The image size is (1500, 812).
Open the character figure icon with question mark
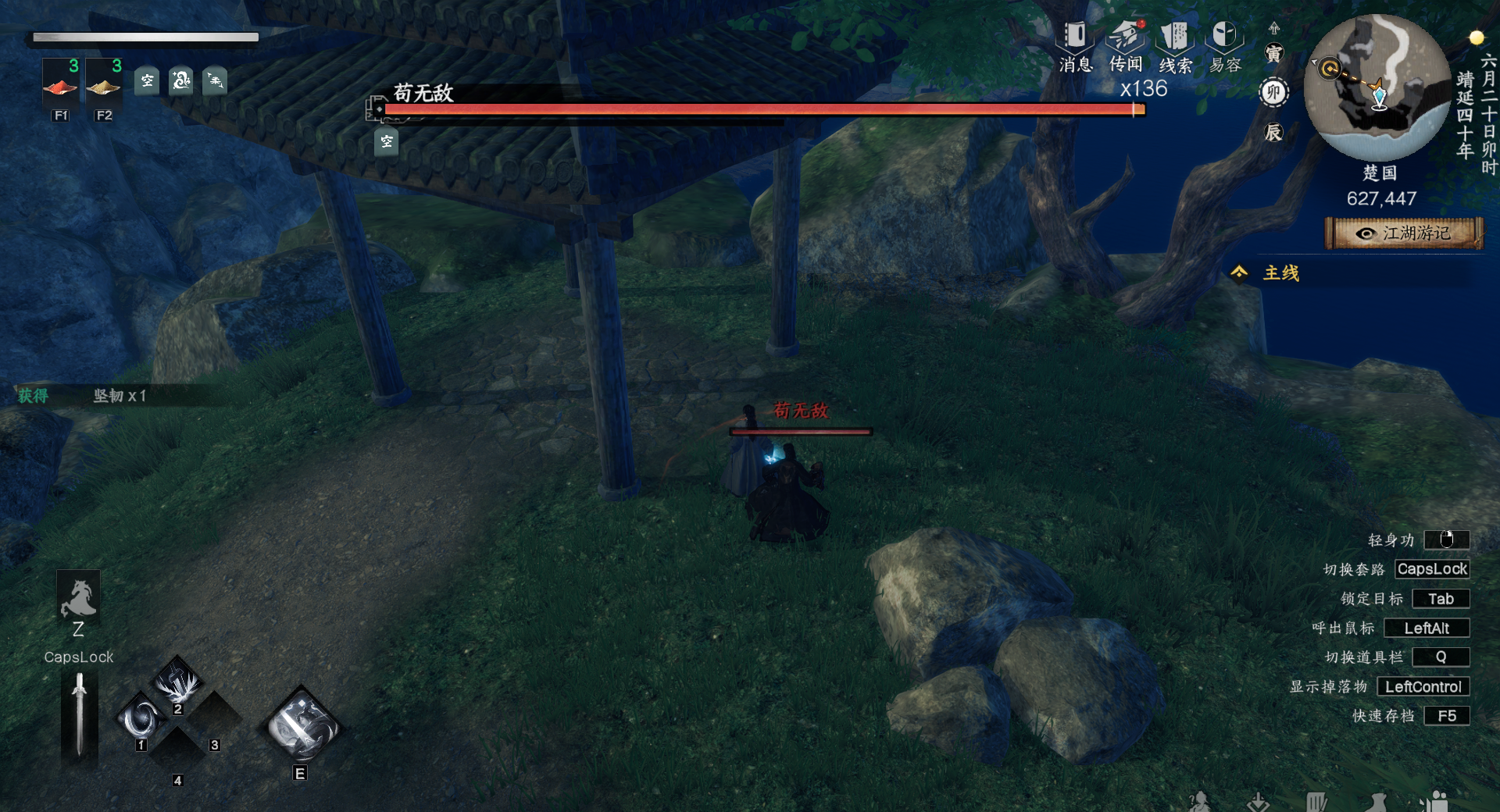coord(1199,802)
